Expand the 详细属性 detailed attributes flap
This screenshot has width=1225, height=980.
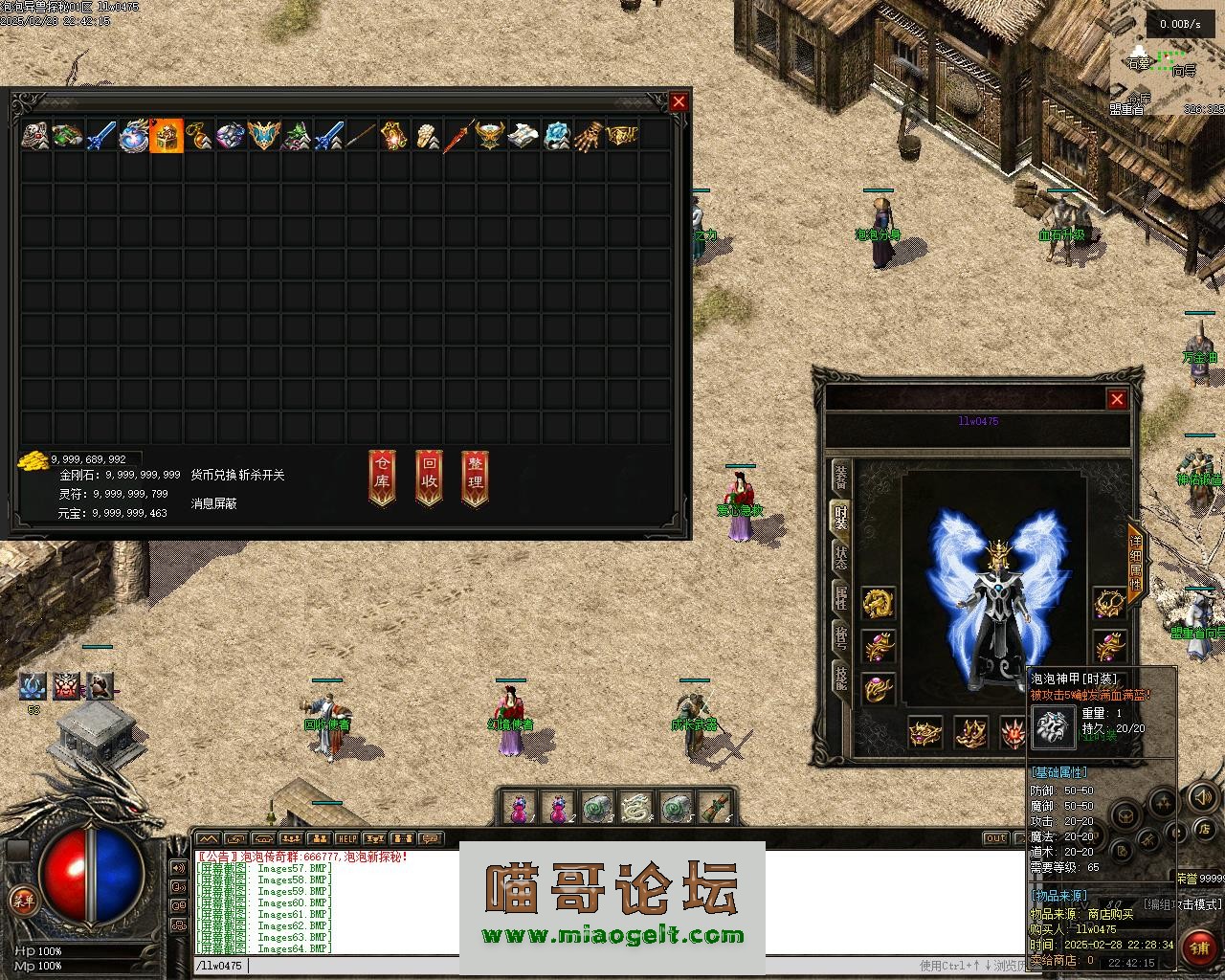1135,565
